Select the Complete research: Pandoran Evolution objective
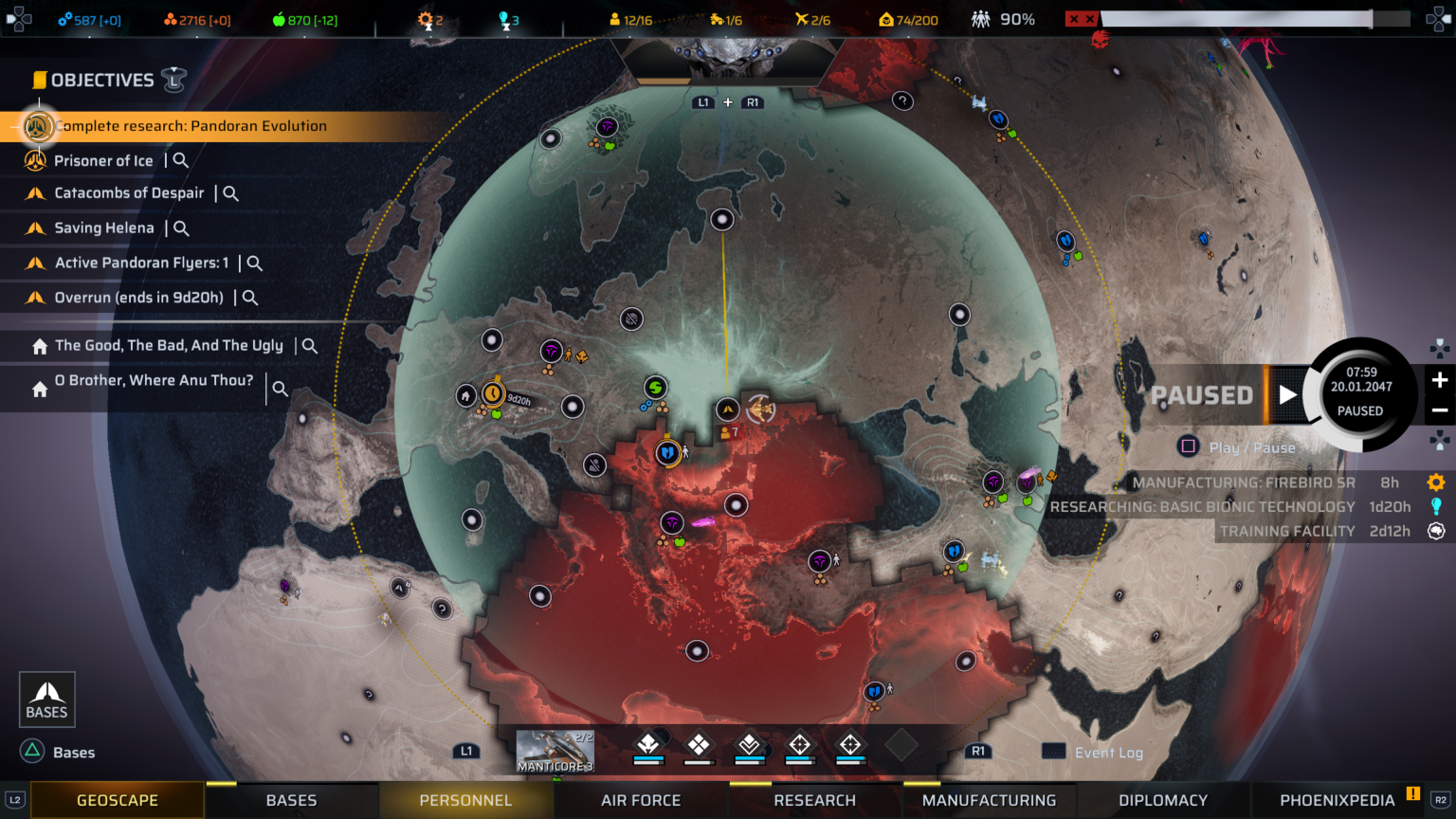 point(190,126)
